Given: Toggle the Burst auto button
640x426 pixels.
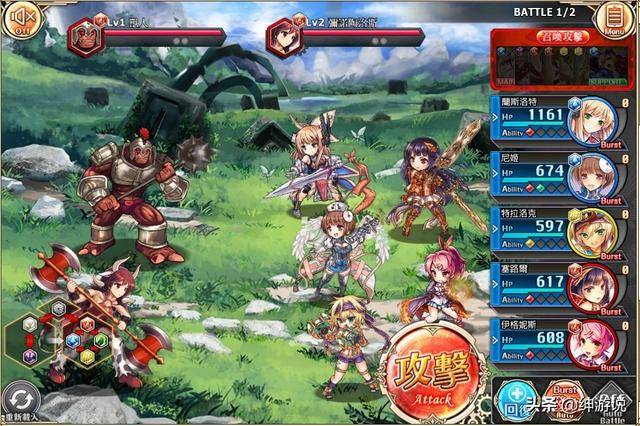Looking at the screenshot, I should click(566, 402).
